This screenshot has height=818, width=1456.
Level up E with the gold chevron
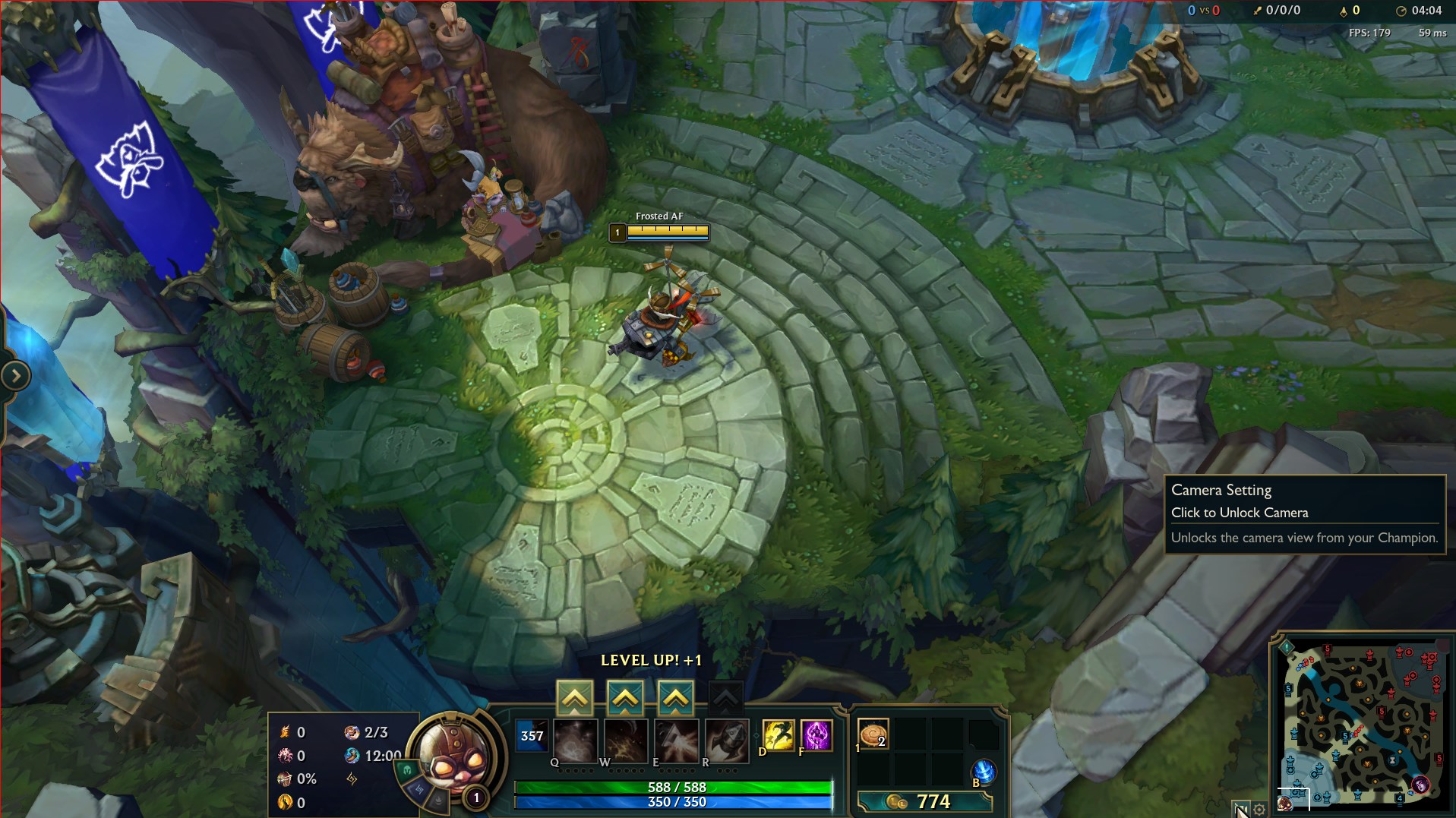pos(675,696)
